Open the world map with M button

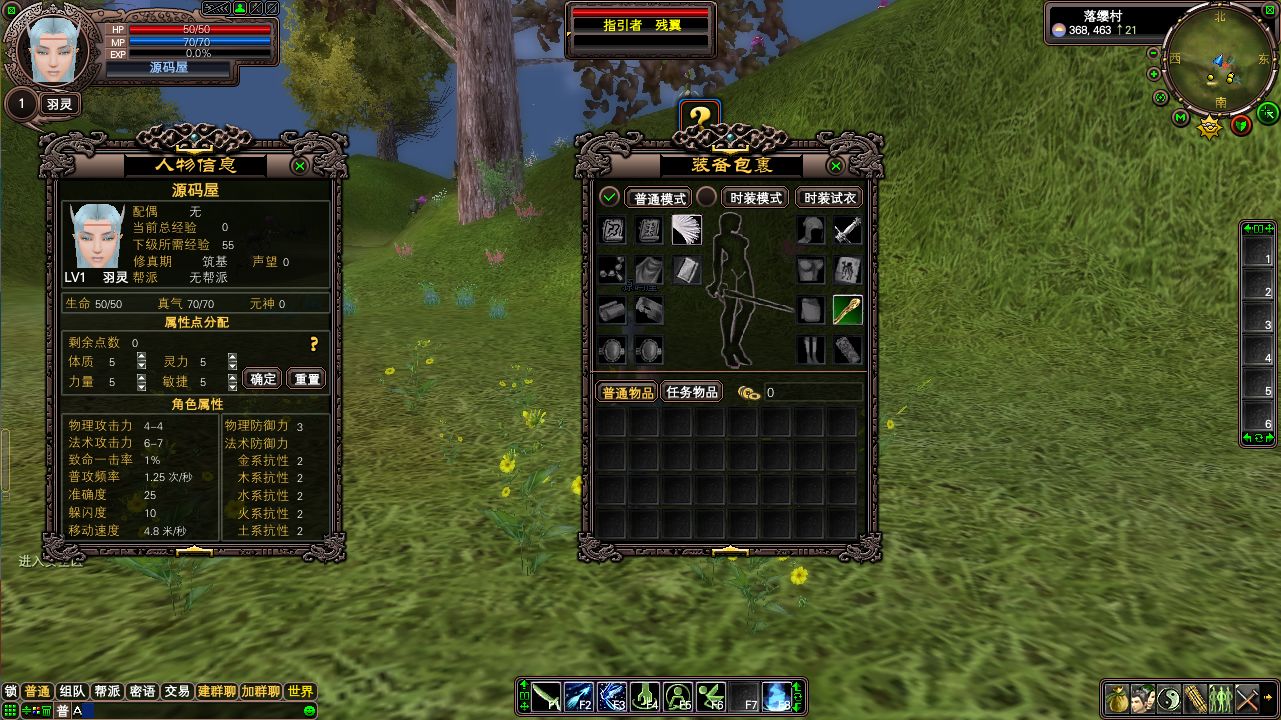(1180, 118)
